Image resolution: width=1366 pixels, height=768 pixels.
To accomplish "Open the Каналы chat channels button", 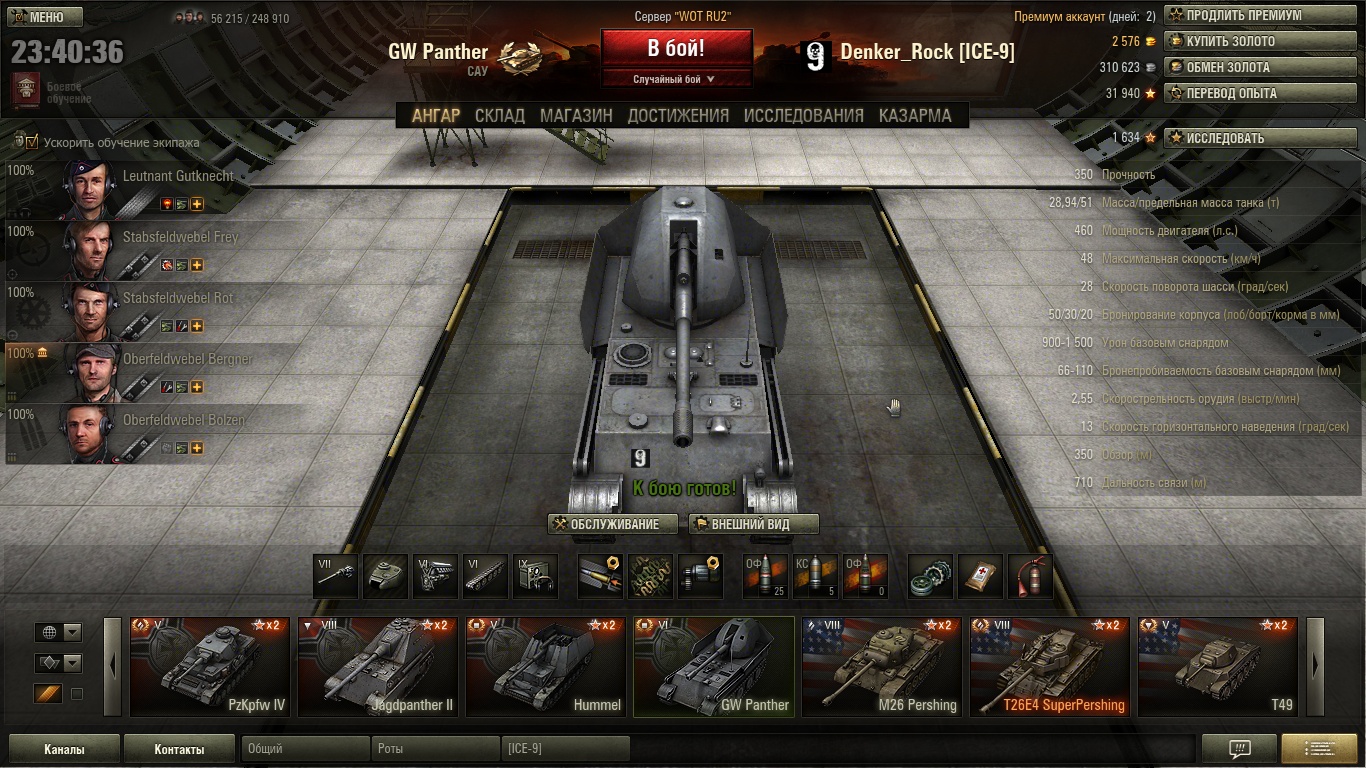I will [64, 749].
